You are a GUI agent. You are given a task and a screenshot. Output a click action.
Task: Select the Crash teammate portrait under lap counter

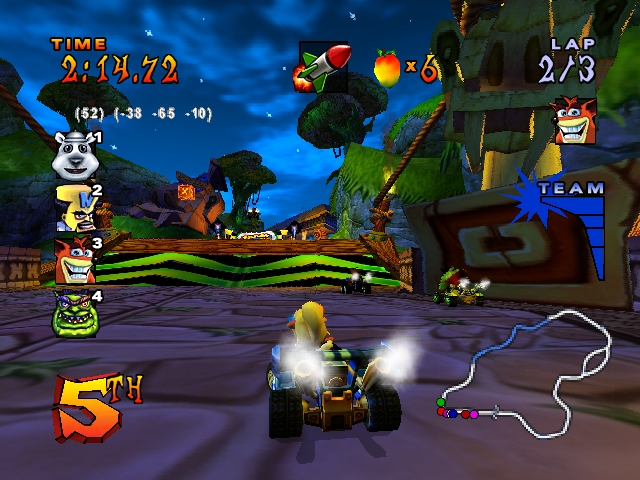click(x=574, y=121)
